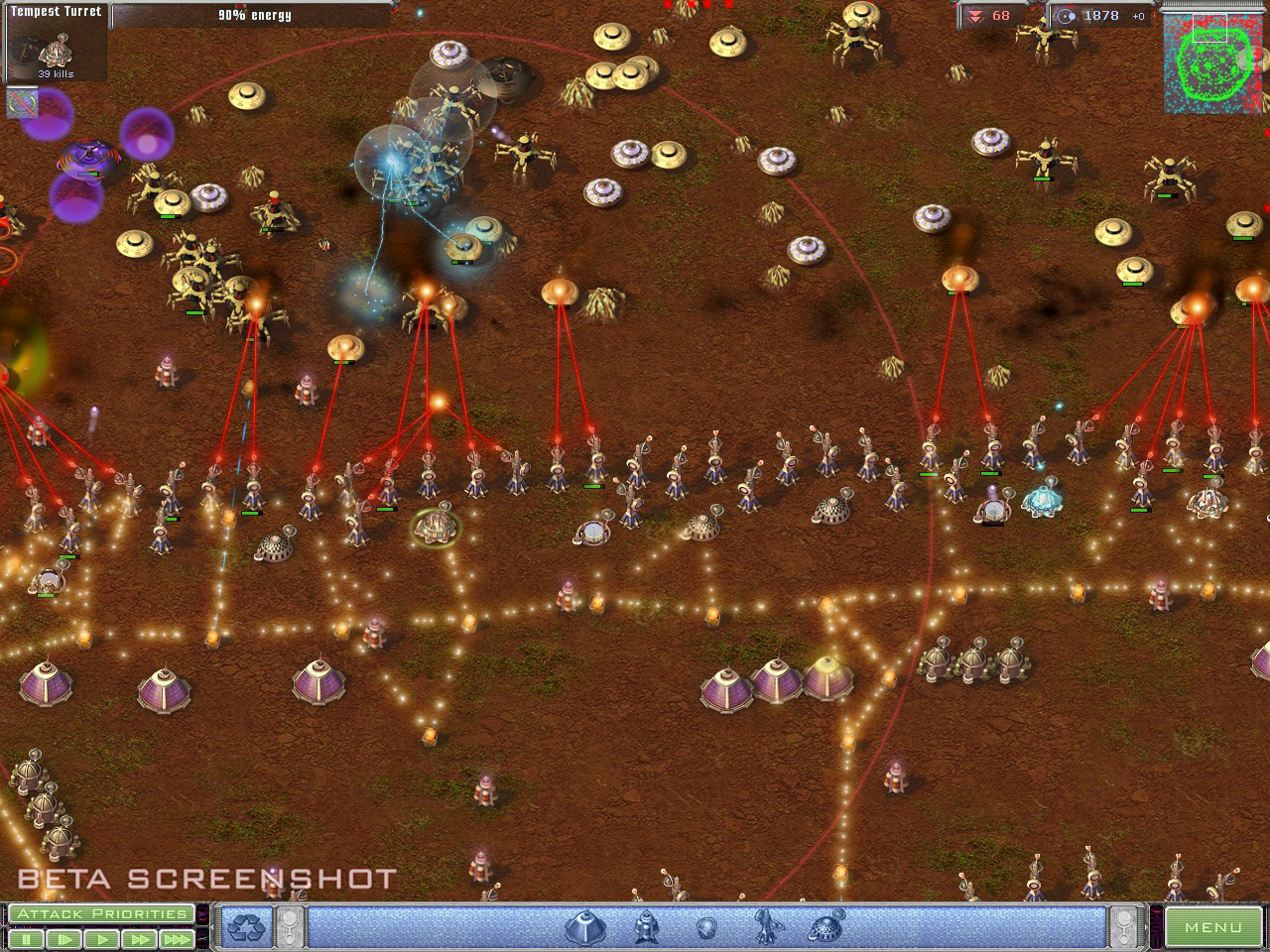This screenshot has height=952, width=1270.
Task: Click the 90% energy progress bar
Action: 253,15
